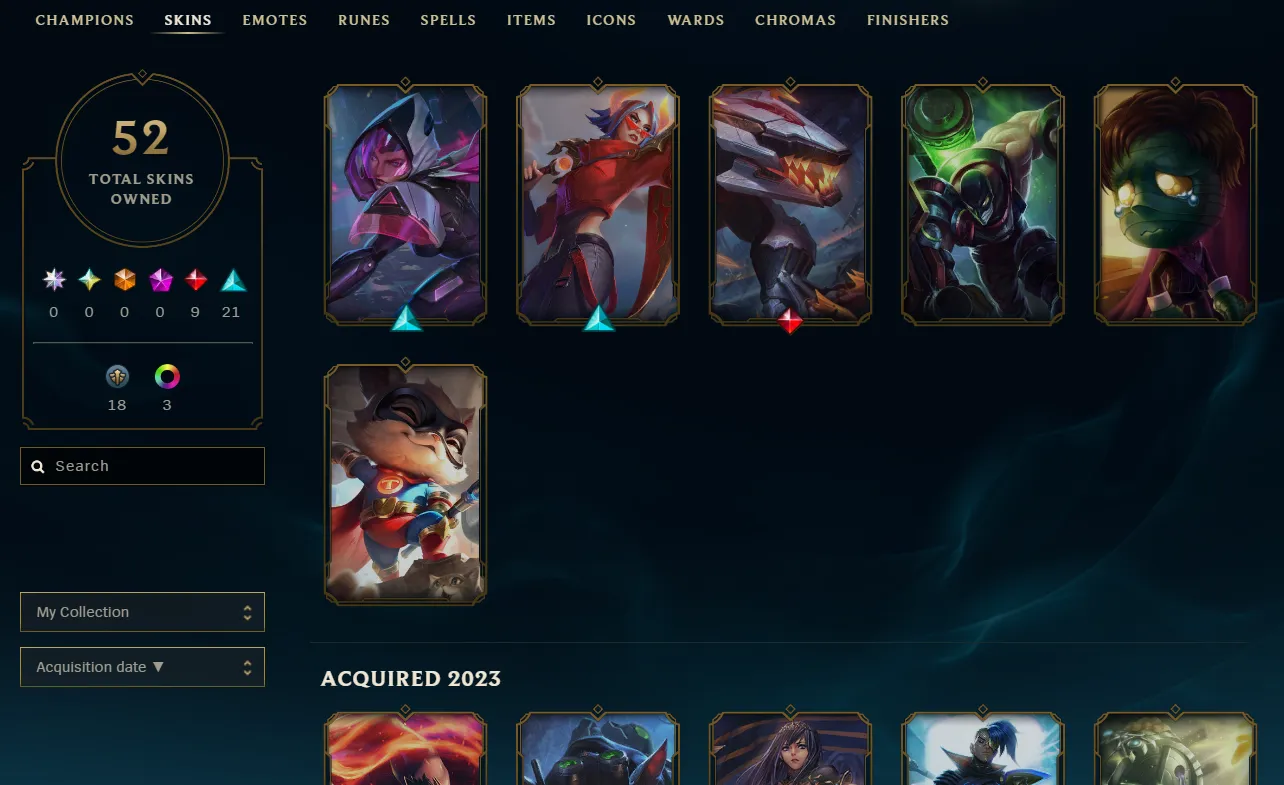This screenshot has width=1284, height=785.
Task: Click the Total Skins Owned circle
Action: 141,160
